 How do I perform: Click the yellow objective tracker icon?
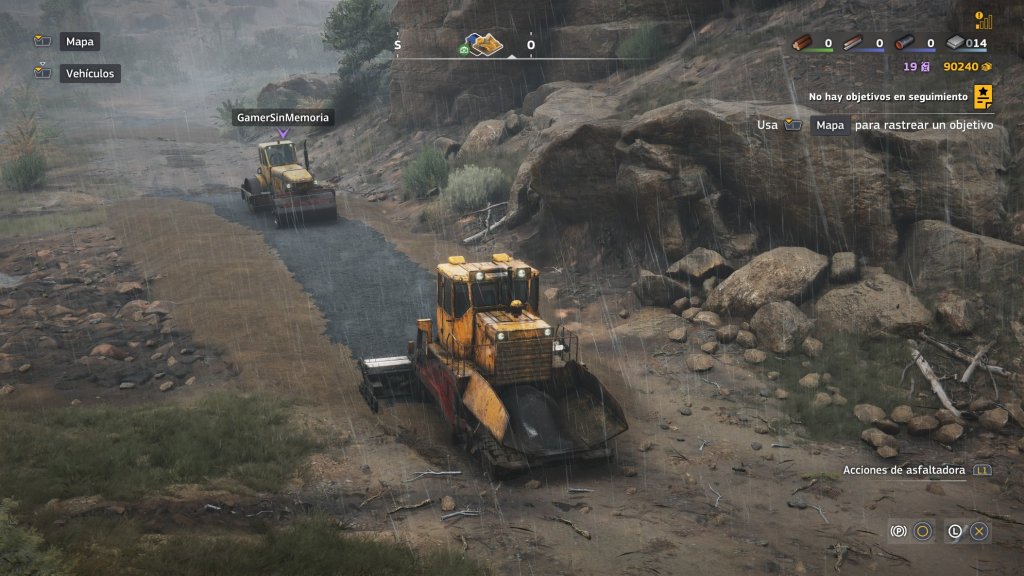coord(984,96)
